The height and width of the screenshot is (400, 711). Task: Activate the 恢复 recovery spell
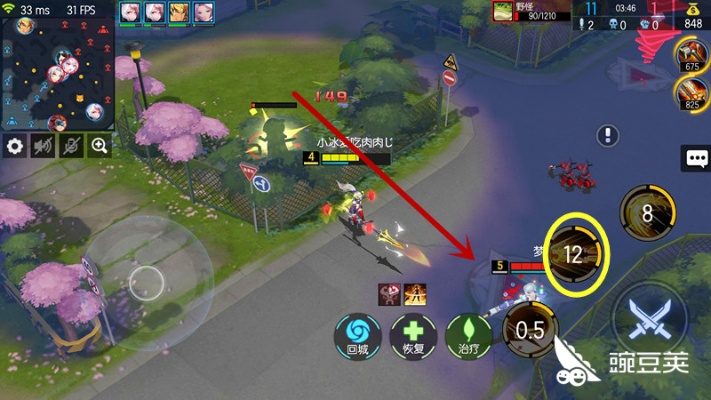click(x=413, y=334)
